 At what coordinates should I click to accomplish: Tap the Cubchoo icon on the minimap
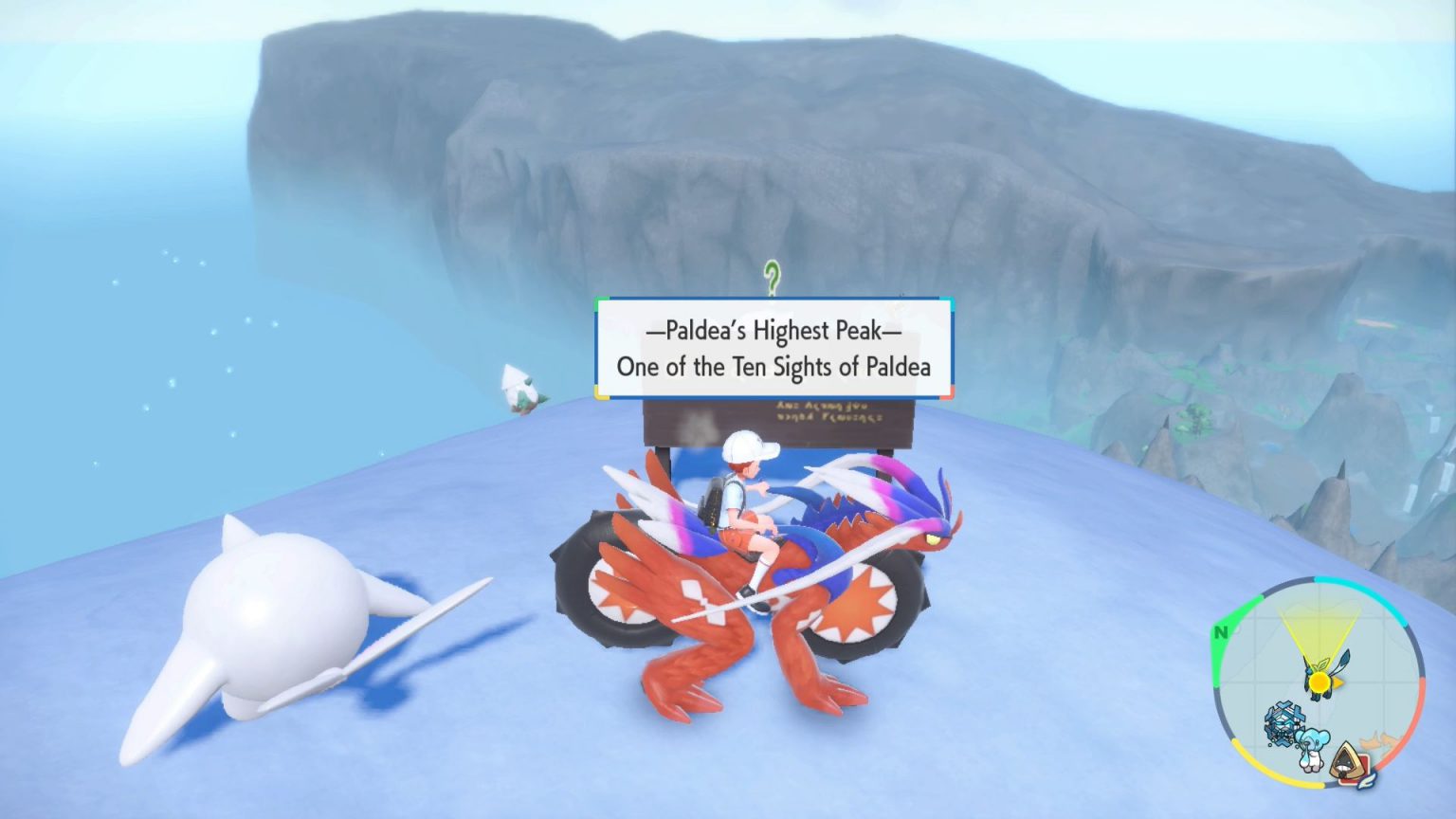pos(1315,748)
